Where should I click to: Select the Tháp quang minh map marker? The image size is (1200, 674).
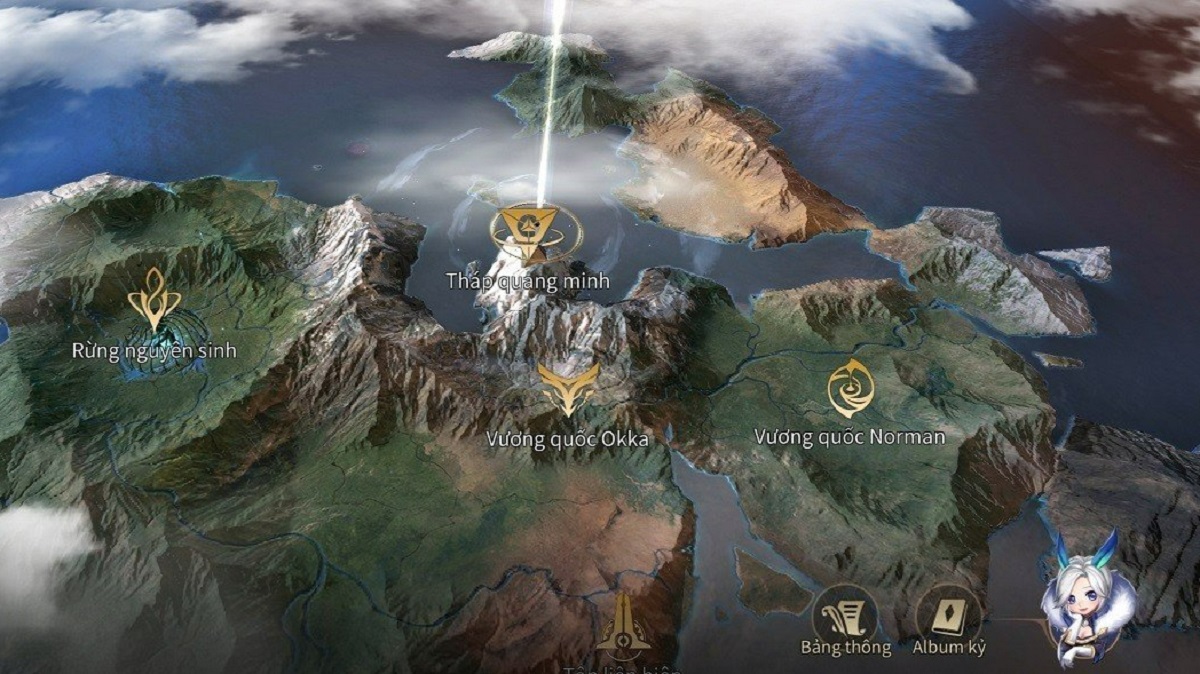pos(536,232)
